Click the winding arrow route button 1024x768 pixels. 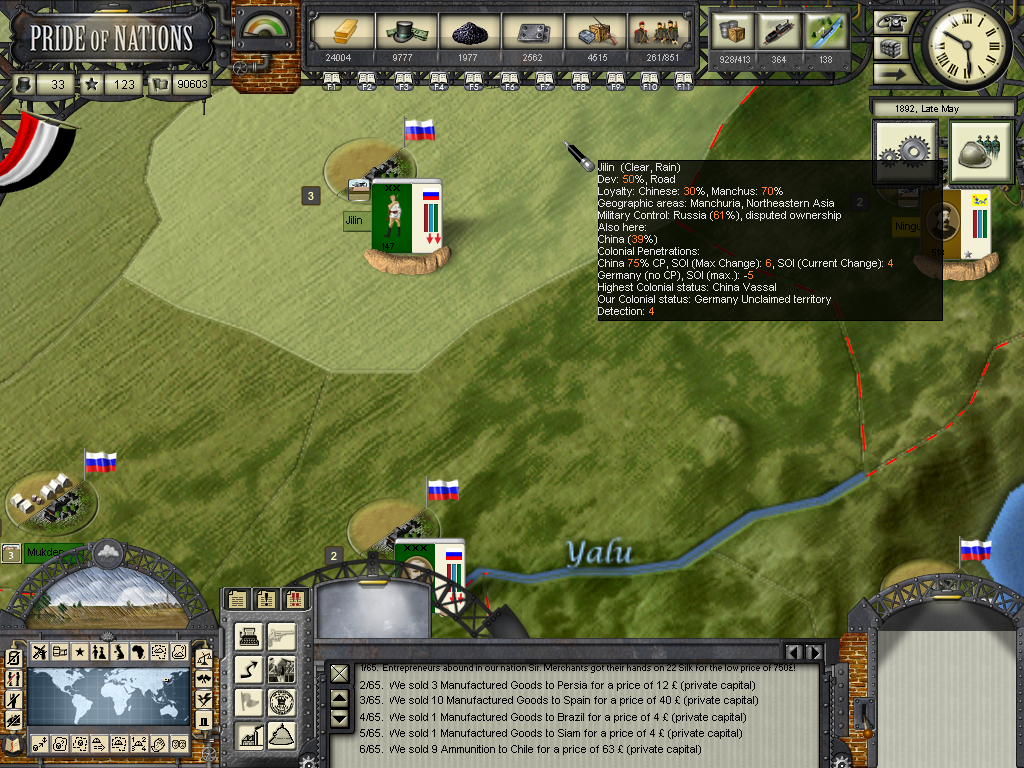[250, 670]
